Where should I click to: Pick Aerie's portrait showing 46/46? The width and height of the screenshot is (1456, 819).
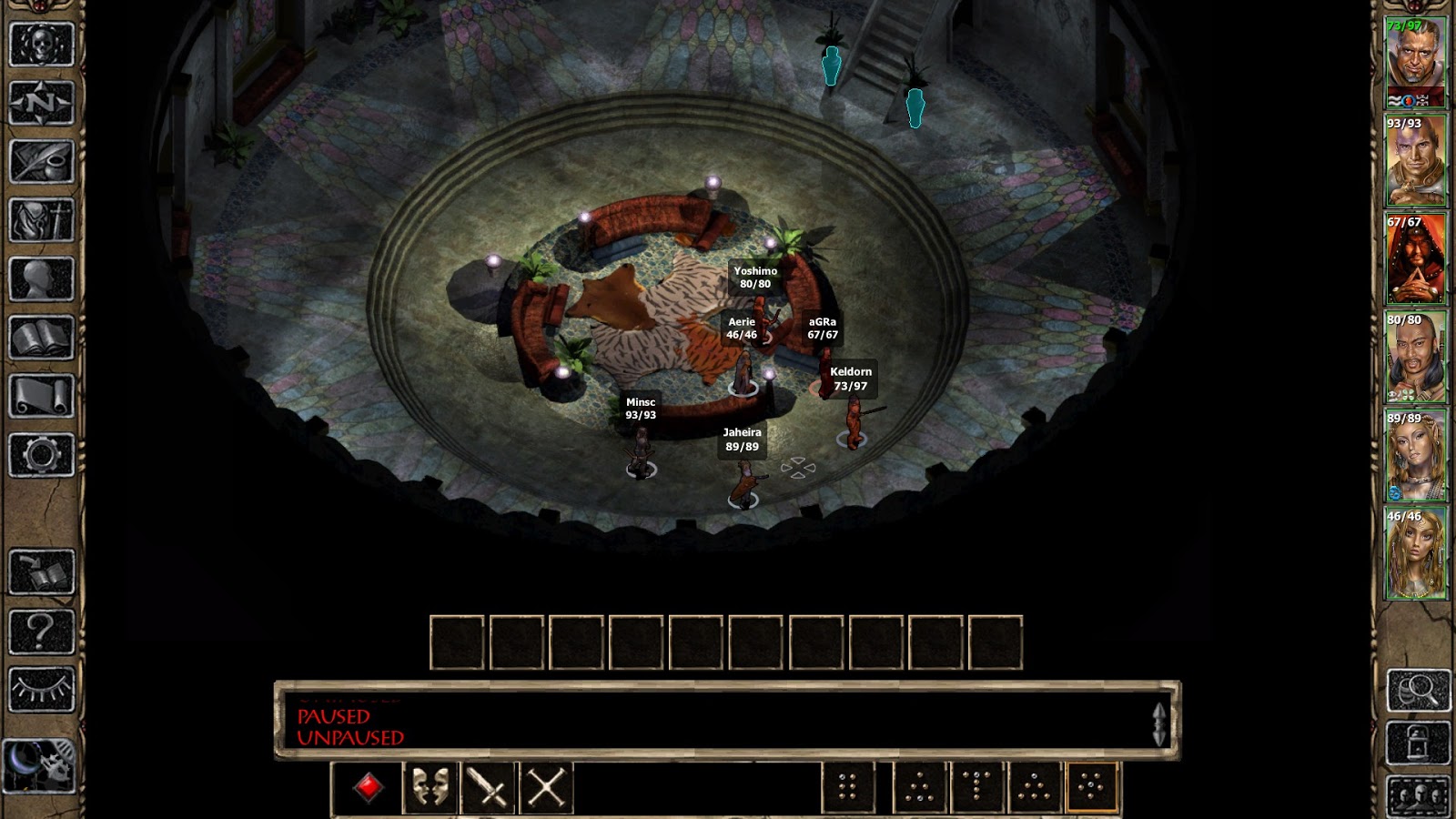pos(1416,553)
